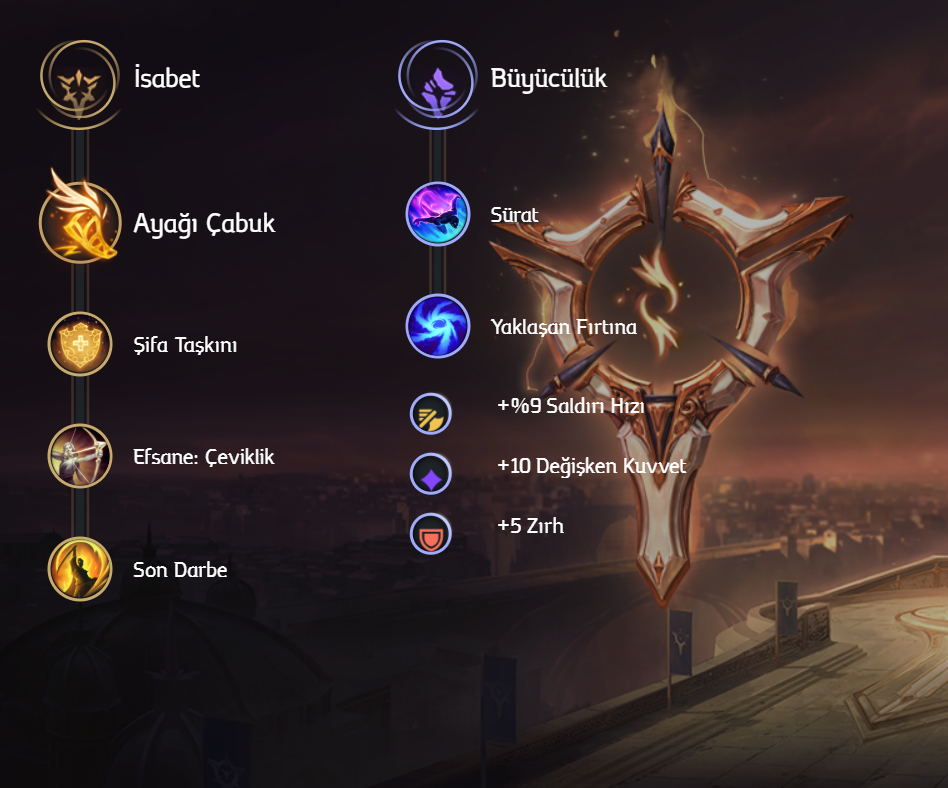Select the İsabet rune tree icon

pyautogui.click(x=79, y=80)
